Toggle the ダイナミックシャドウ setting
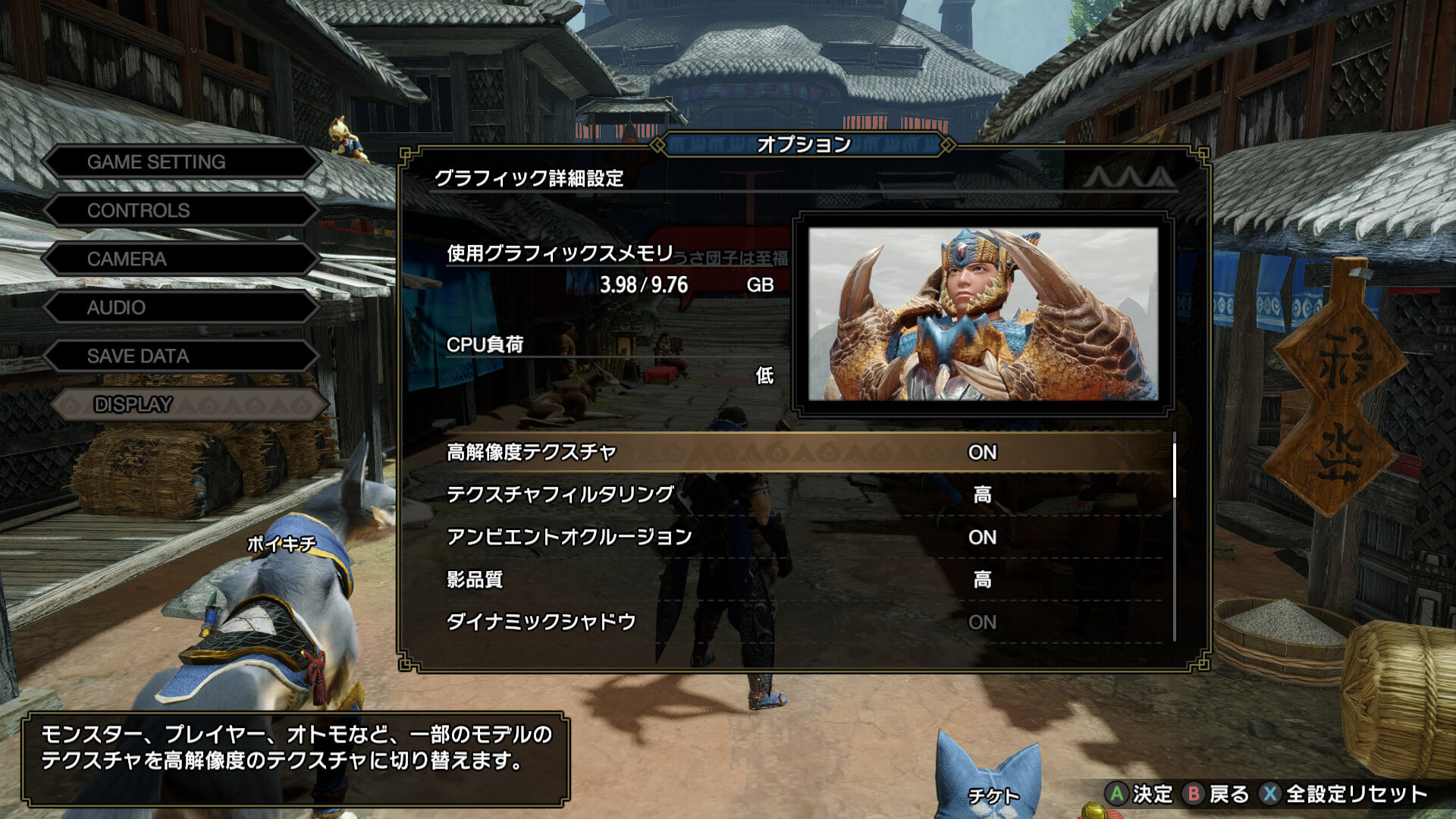Image resolution: width=1456 pixels, height=819 pixels. (x=804, y=623)
